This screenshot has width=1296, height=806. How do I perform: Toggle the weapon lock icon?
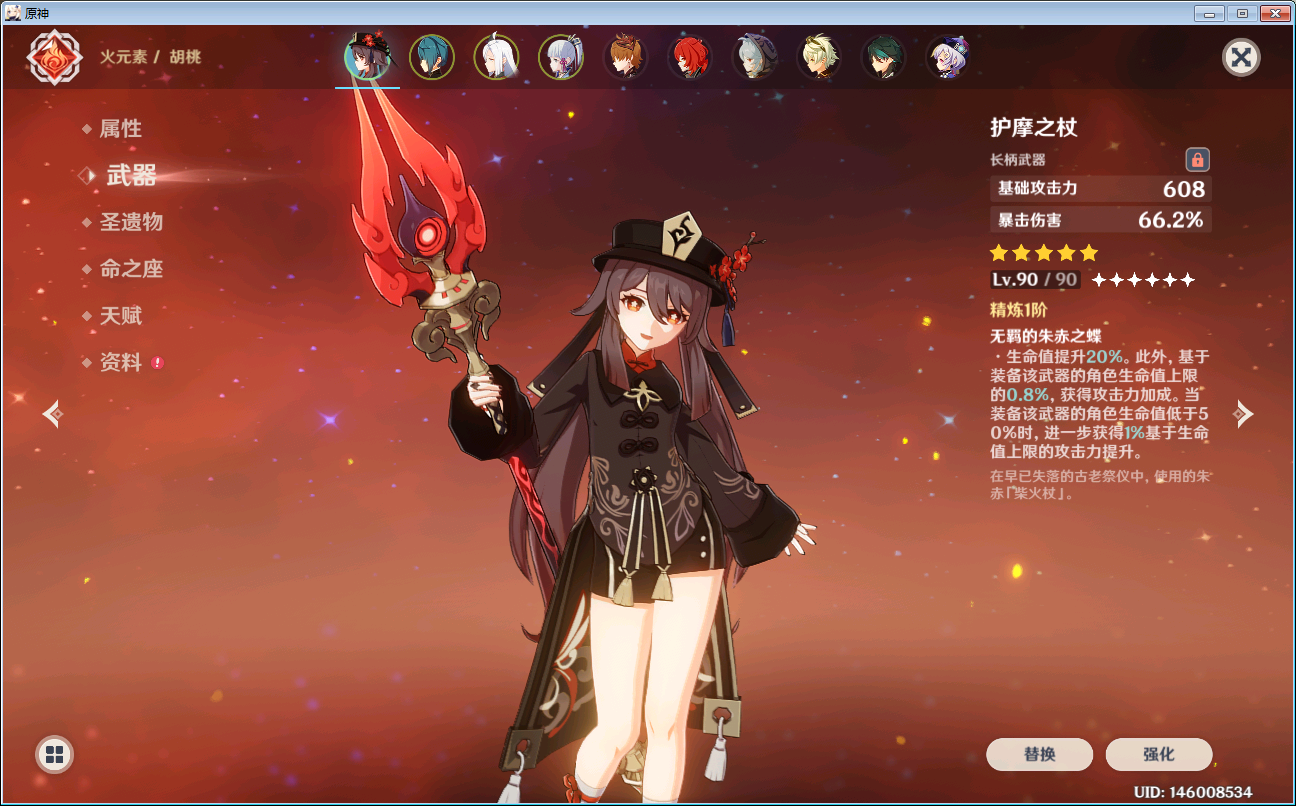[x=1197, y=159]
